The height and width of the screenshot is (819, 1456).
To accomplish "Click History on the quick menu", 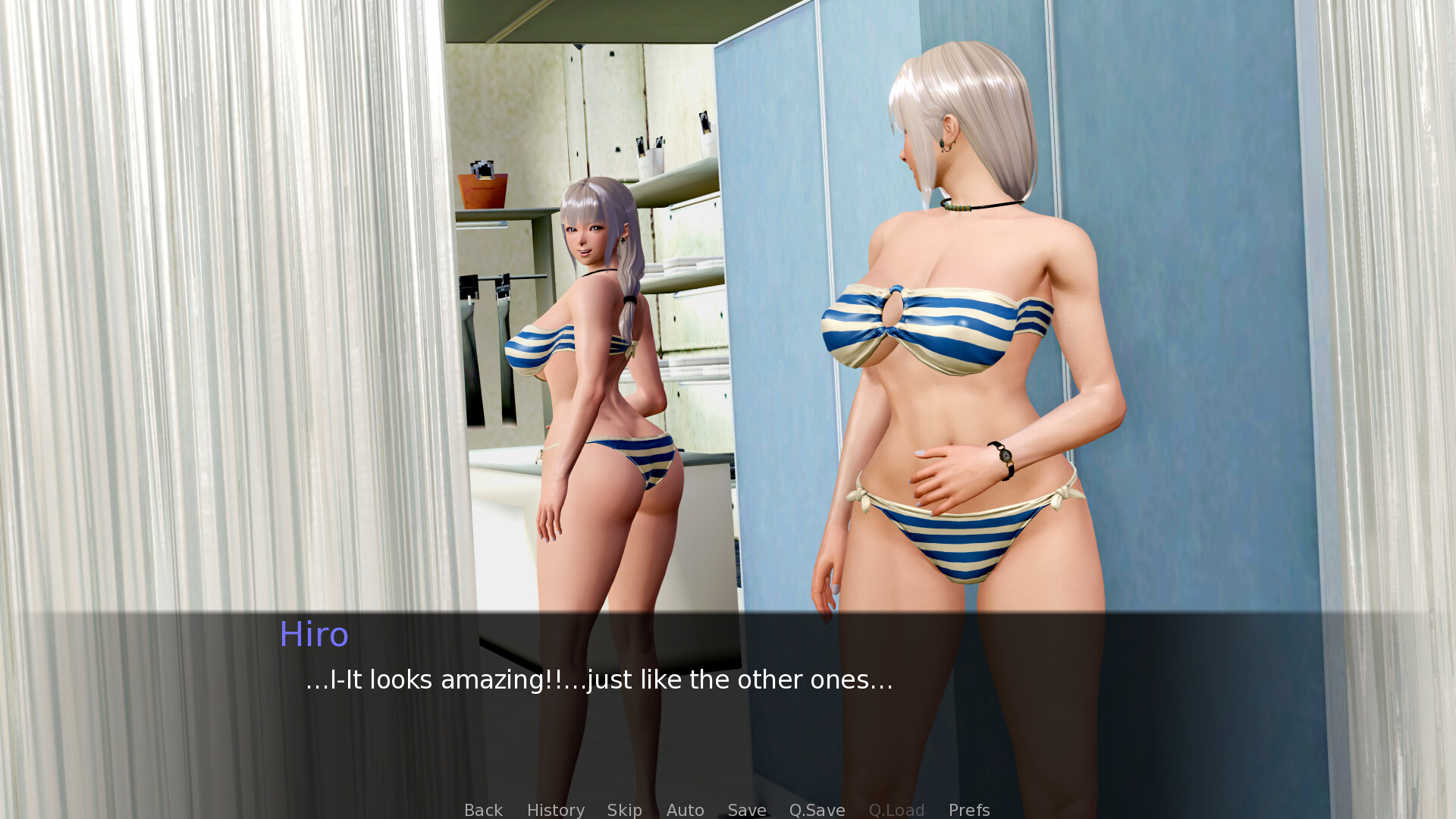I will (x=555, y=810).
